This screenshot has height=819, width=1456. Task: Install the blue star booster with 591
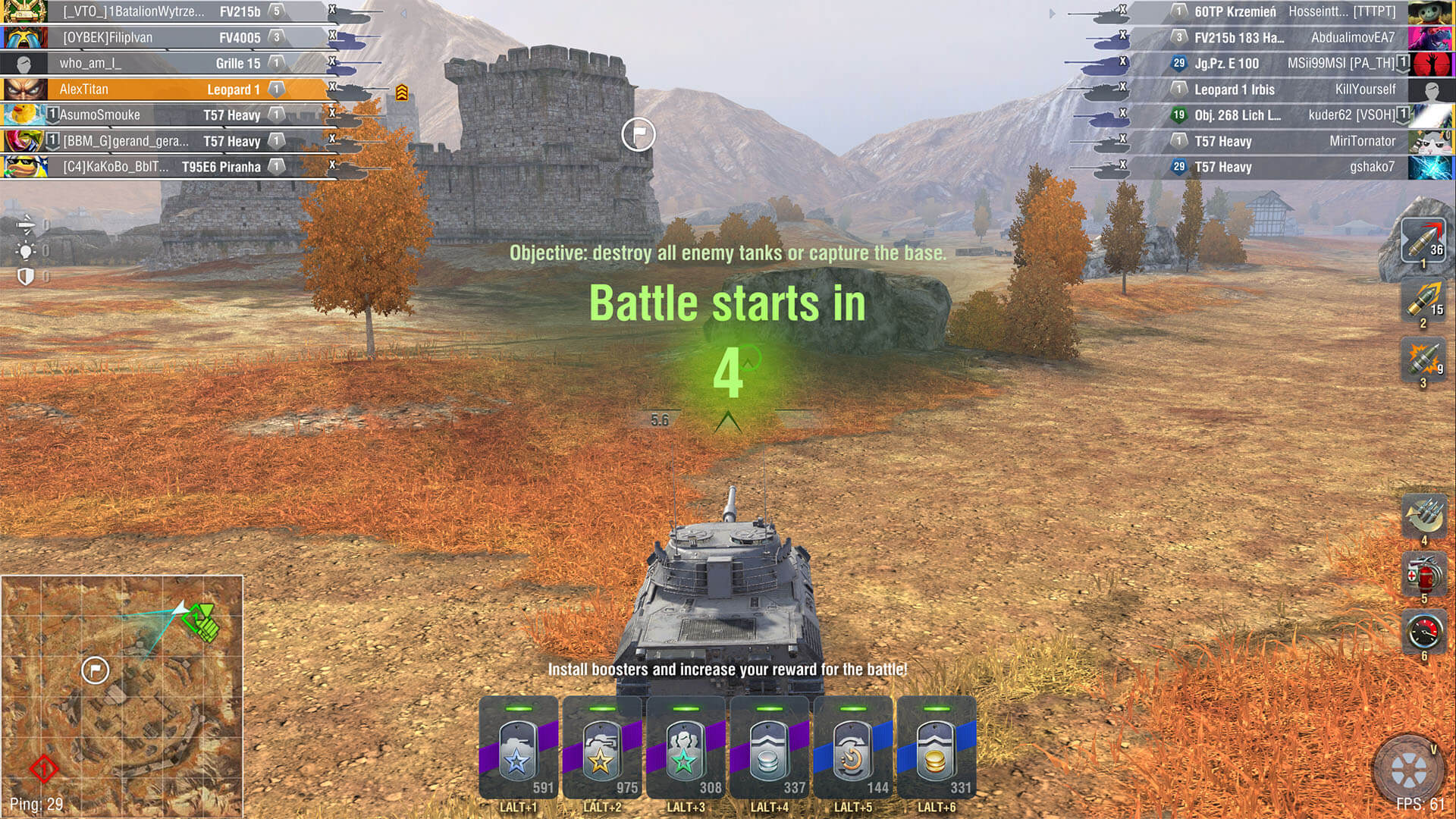point(518,749)
